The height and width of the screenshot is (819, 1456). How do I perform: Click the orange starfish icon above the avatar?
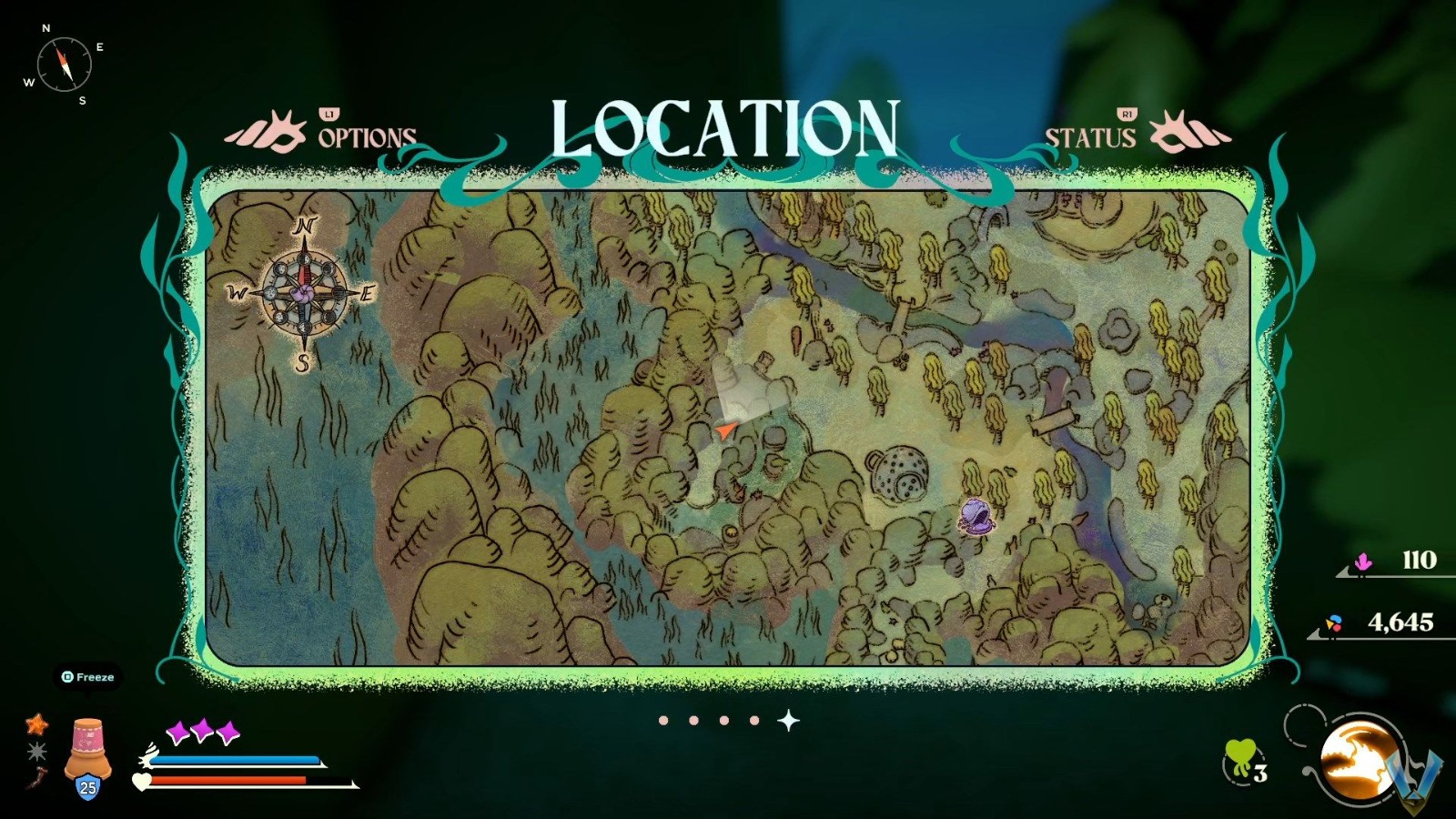(35, 725)
